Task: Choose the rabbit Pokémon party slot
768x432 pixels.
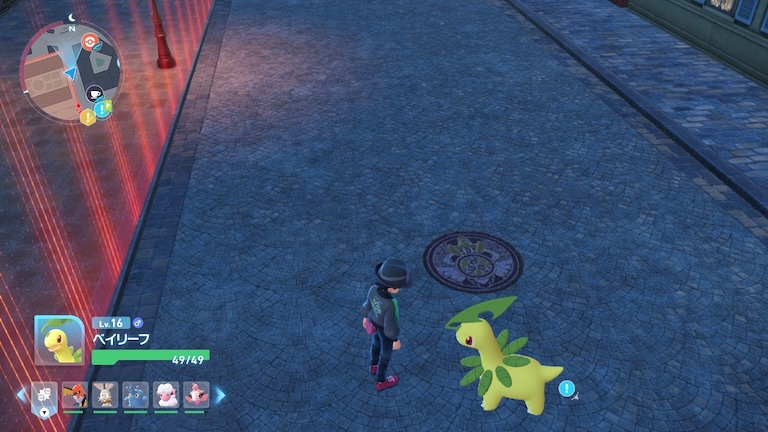Action: coord(105,395)
